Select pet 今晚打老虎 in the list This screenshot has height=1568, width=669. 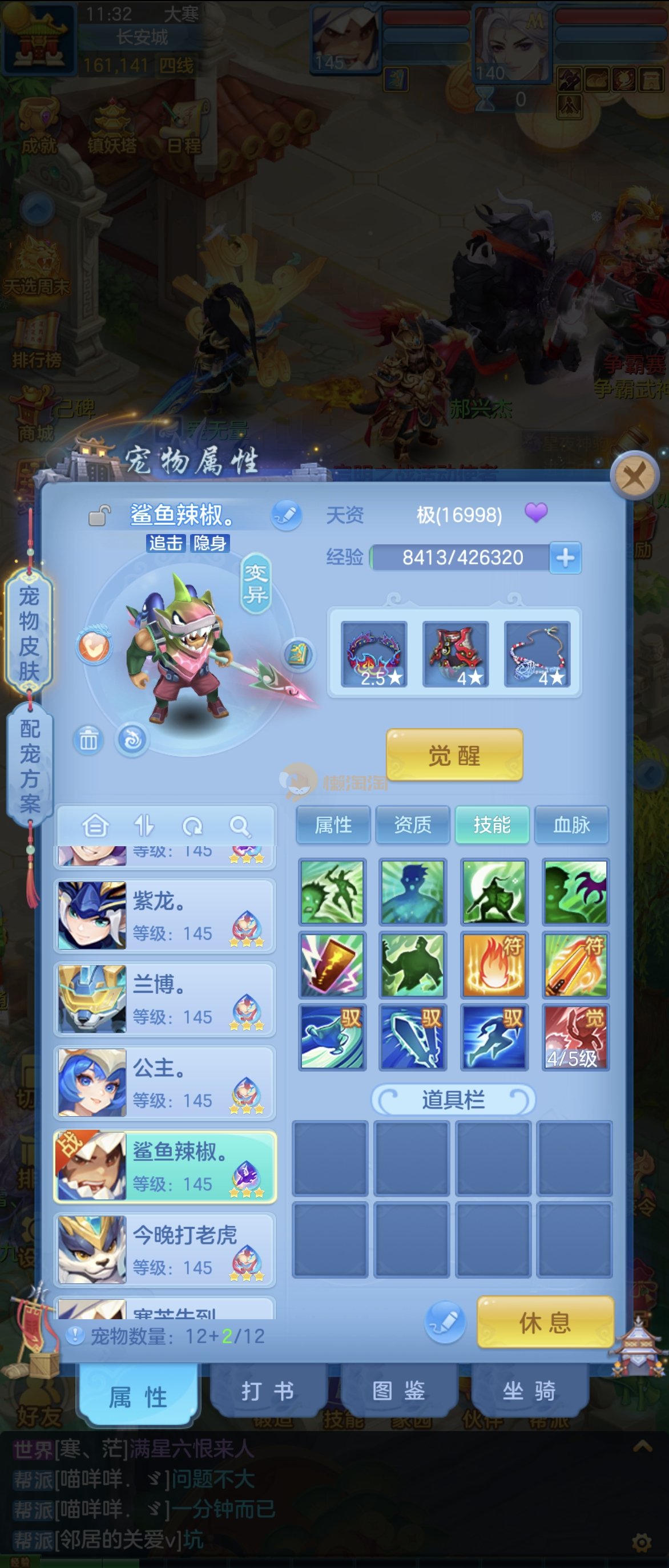164,1250
